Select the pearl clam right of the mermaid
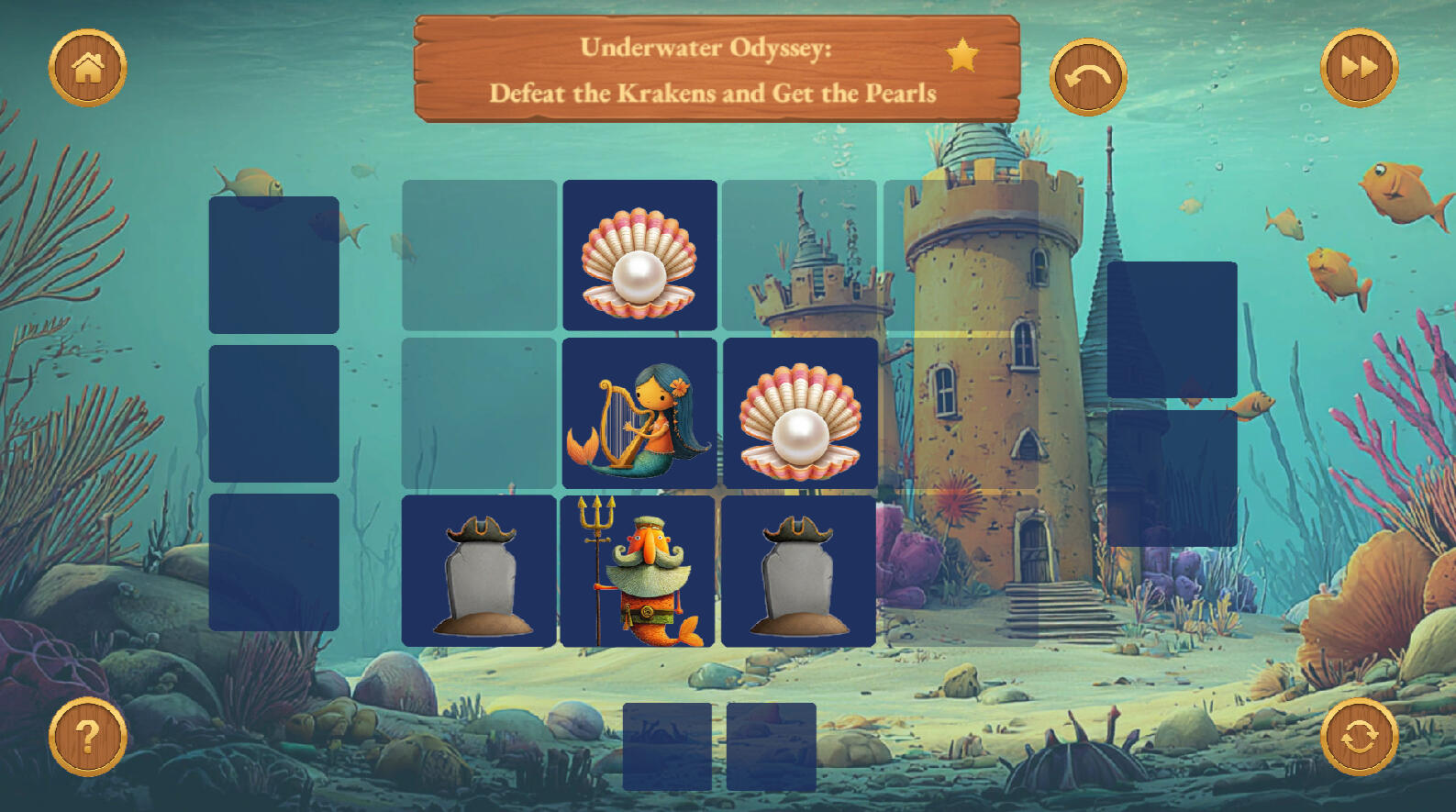1456x812 pixels. (x=799, y=413)
